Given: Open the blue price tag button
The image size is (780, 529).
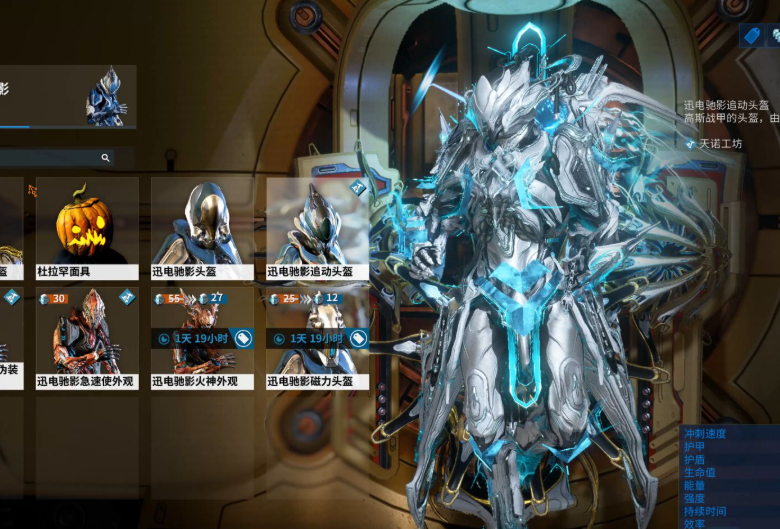Looking at the screenshot, I should [750, 35].
